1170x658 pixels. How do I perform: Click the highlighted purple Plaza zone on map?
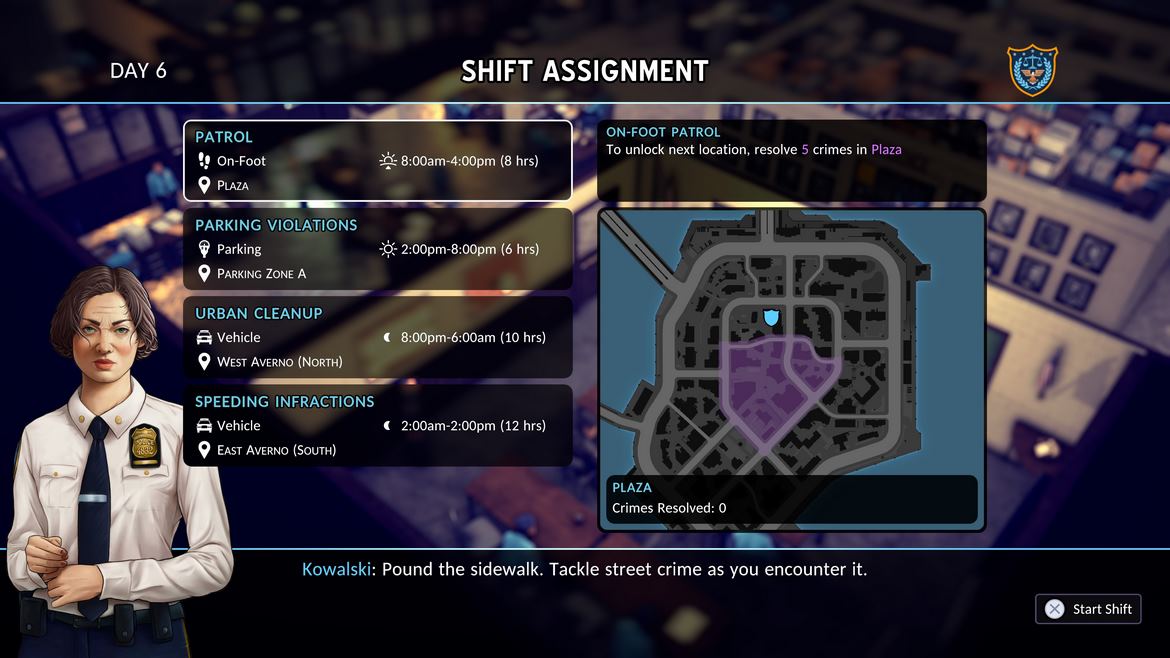770,385
